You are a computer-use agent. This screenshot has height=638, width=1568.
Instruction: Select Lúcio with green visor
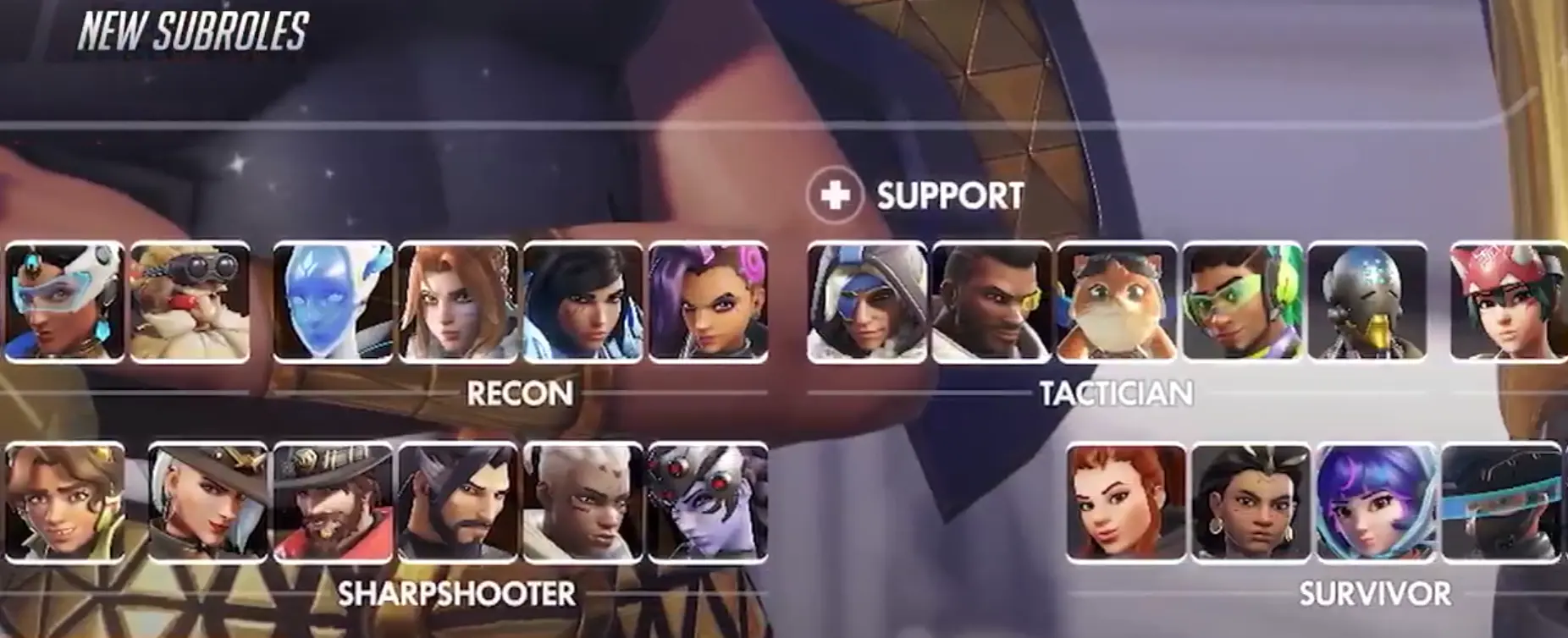[x=1242, y=302]
